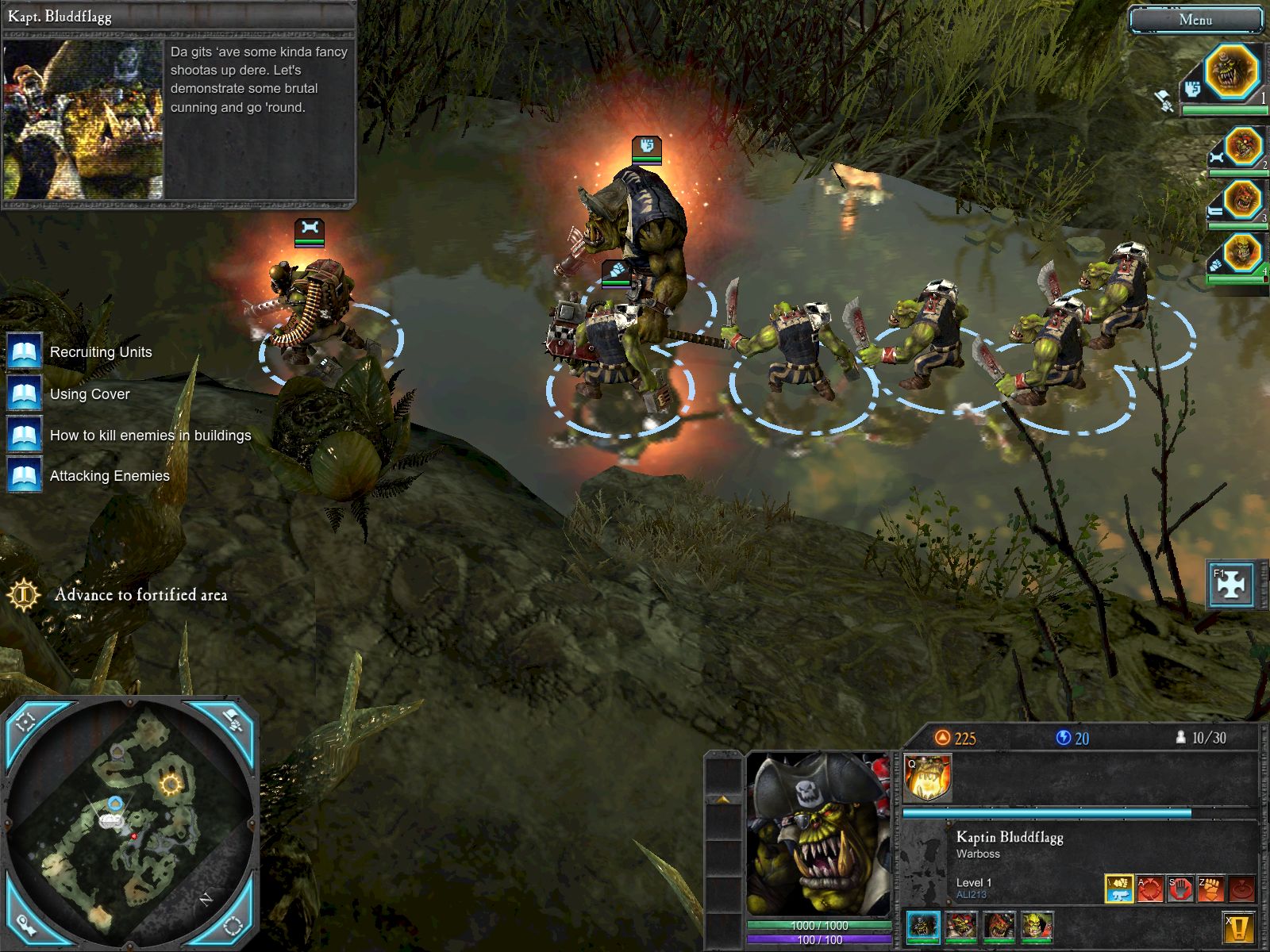Click the minimap's bottom-right circular button

point(233,924)
